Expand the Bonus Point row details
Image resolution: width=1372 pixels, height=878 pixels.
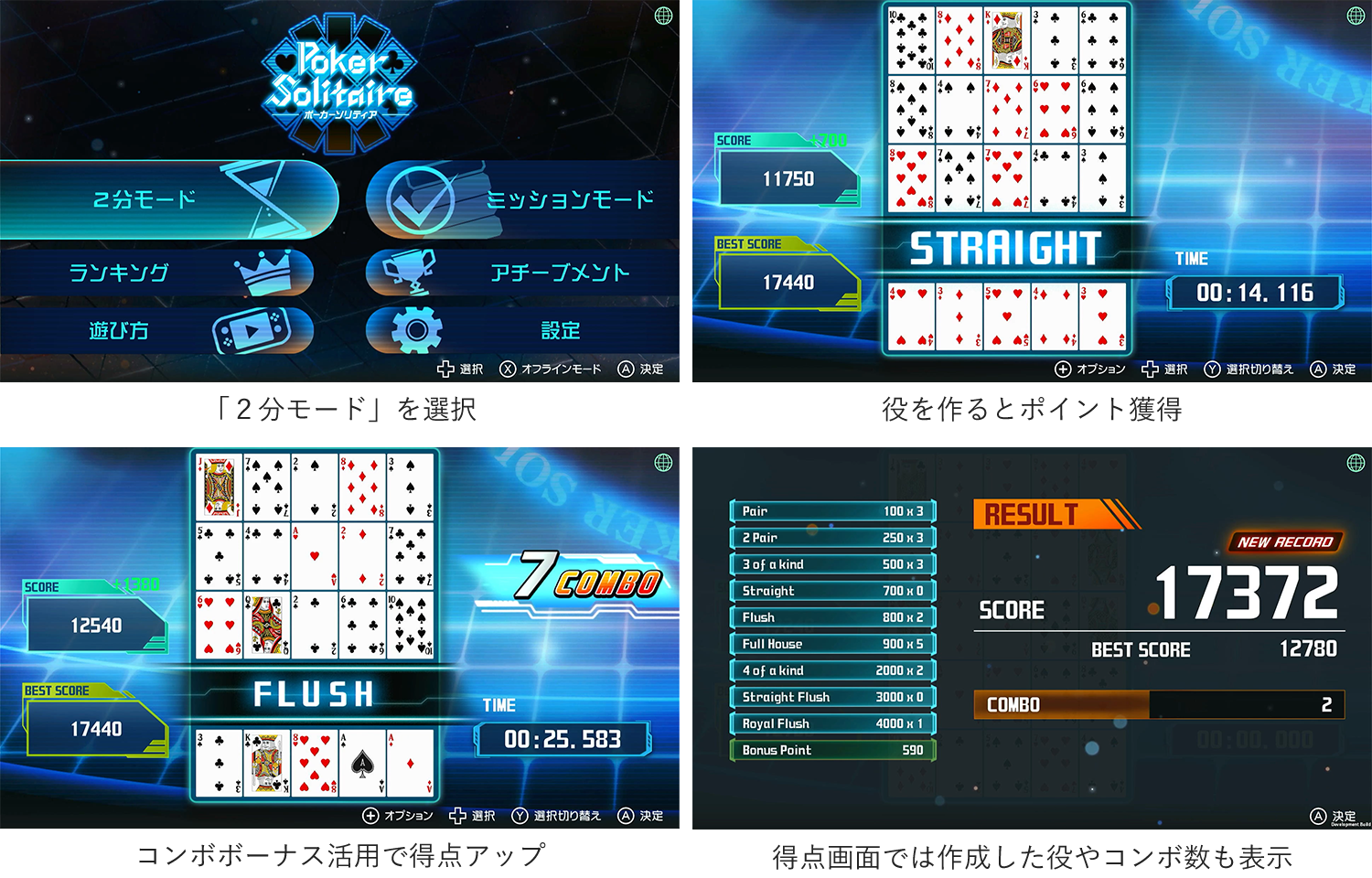pyautogui.click(x=832, y=750)
